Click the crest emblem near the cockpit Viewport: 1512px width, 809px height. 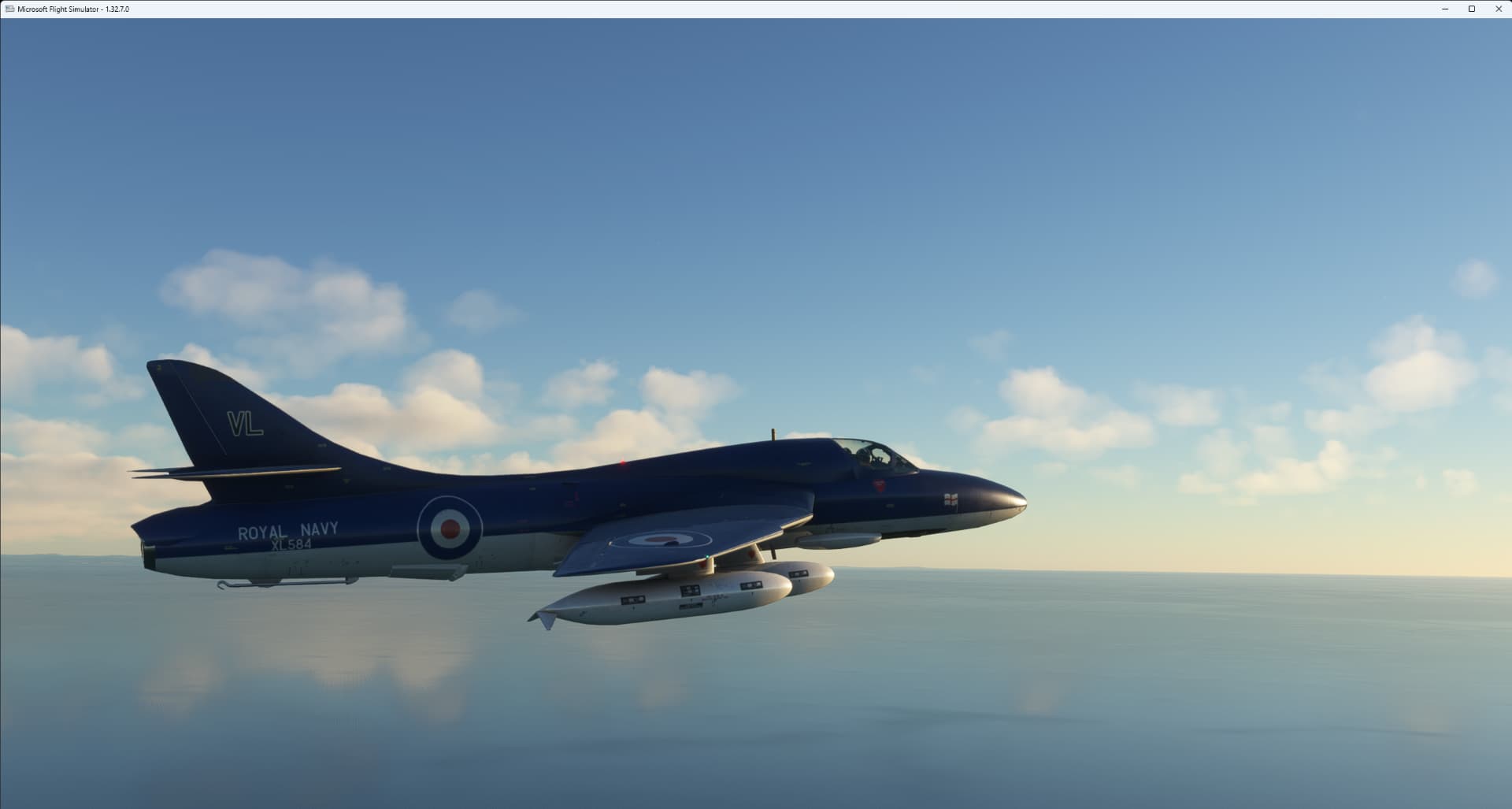876,487
